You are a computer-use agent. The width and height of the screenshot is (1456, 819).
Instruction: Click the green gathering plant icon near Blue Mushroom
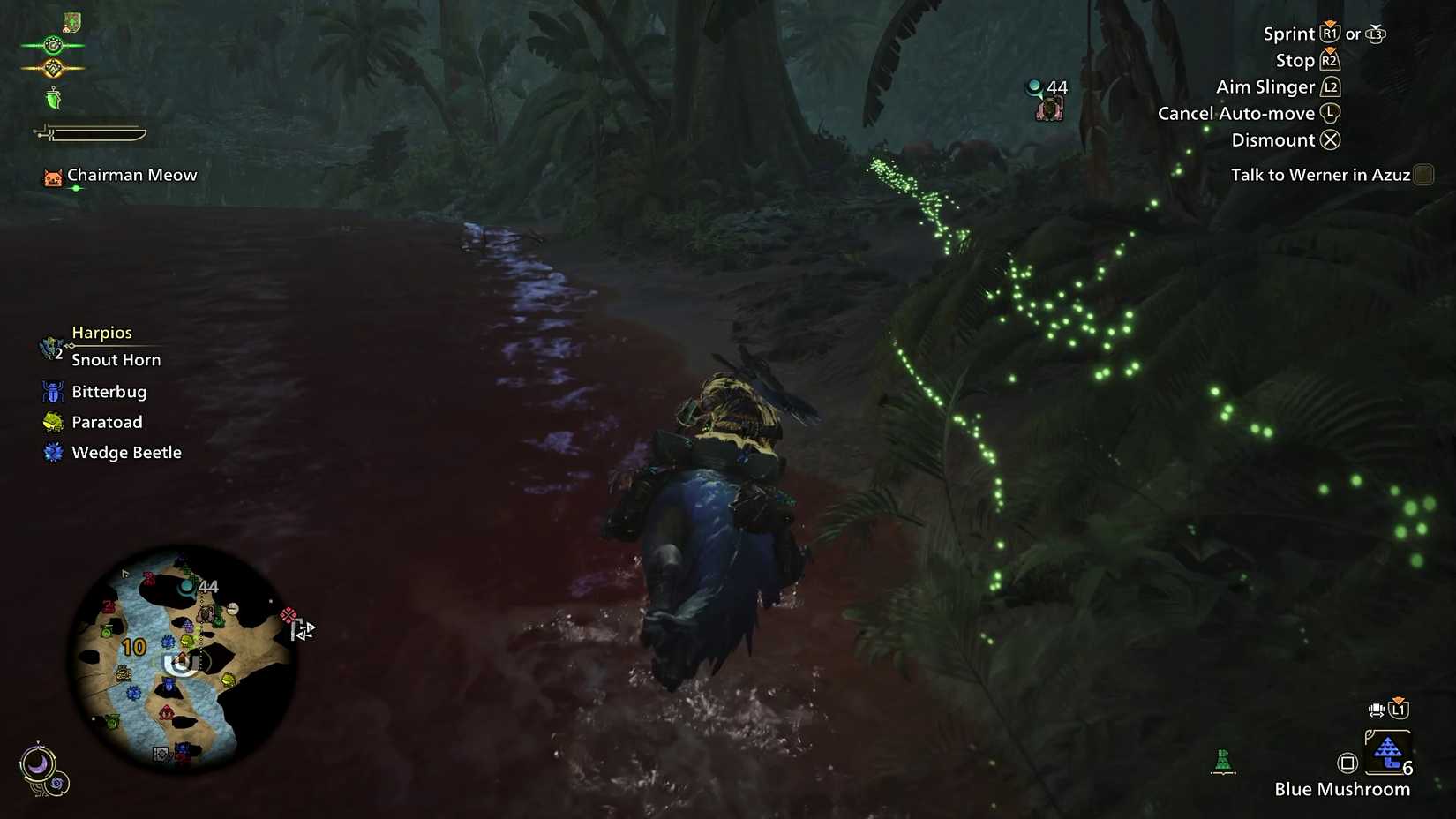click(1224, 761)
